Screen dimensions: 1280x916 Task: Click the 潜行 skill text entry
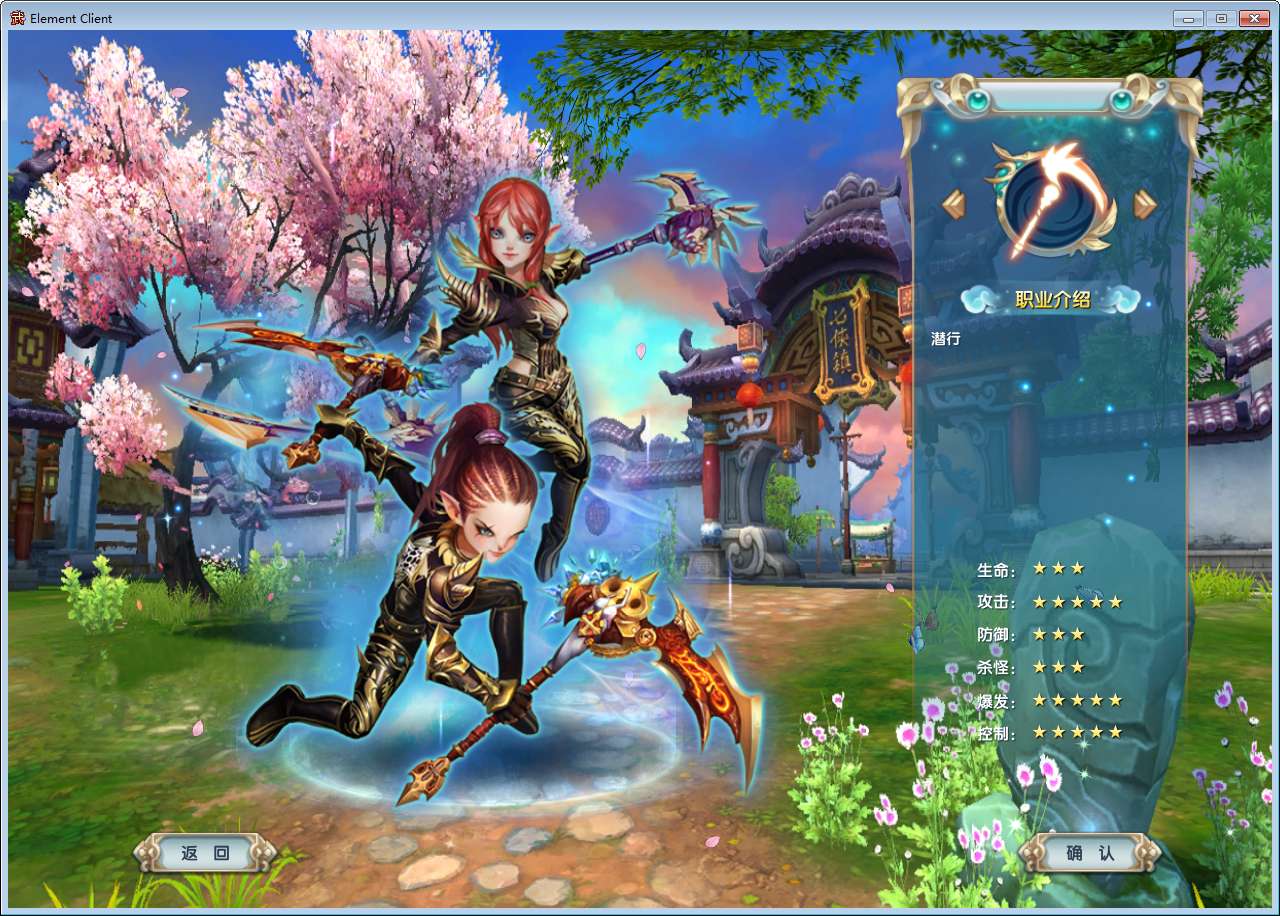click(945, 340)
